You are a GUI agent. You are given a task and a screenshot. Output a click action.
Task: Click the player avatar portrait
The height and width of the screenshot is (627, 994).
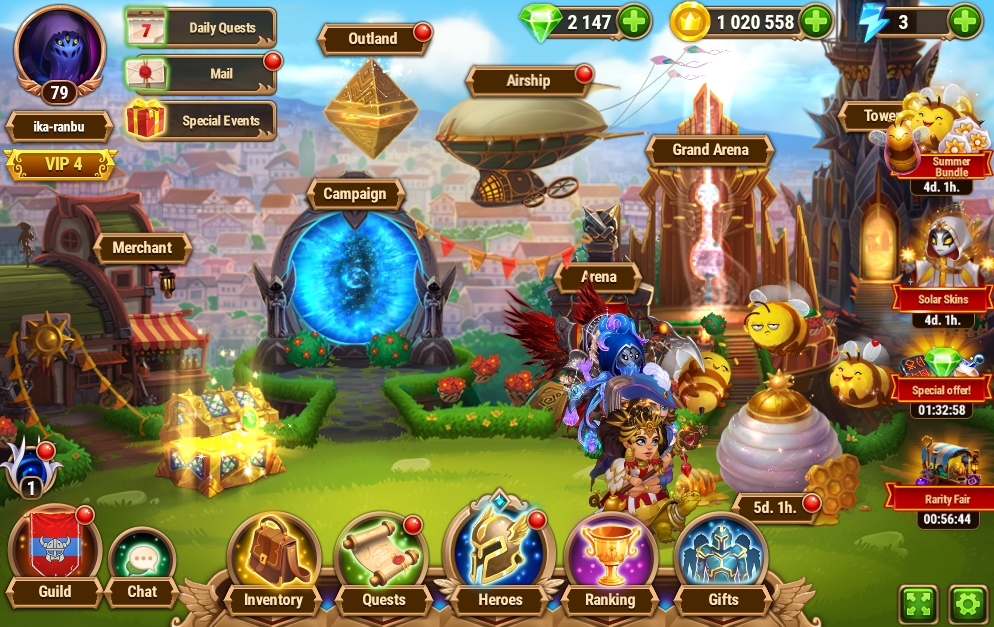click(60, 48)
